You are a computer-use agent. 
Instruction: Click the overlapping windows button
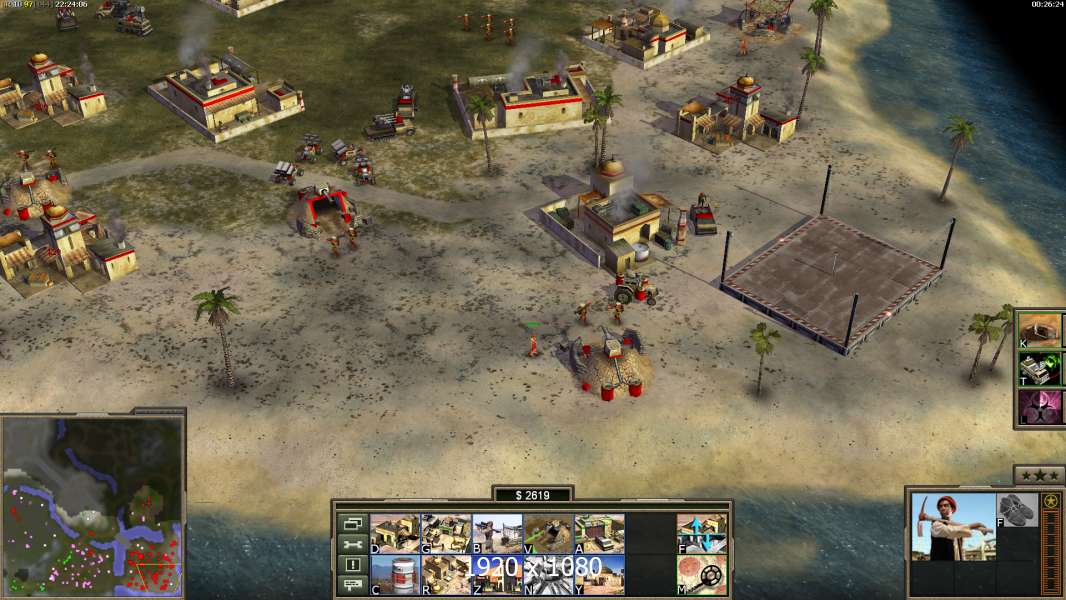351,523
